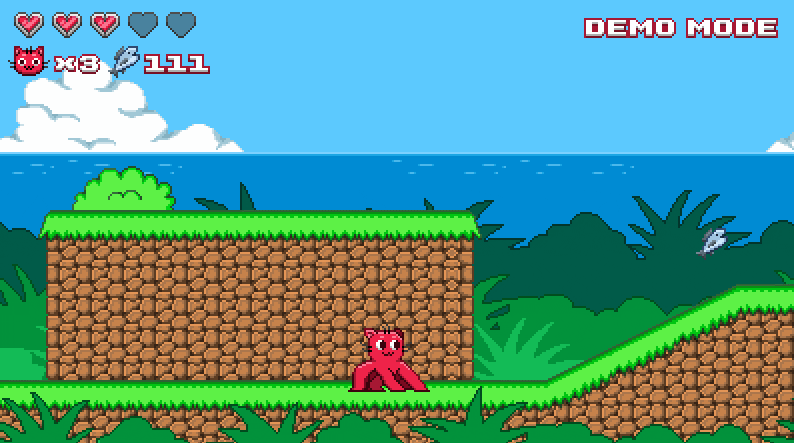Click the silver fish counter icon

point(126,62)
